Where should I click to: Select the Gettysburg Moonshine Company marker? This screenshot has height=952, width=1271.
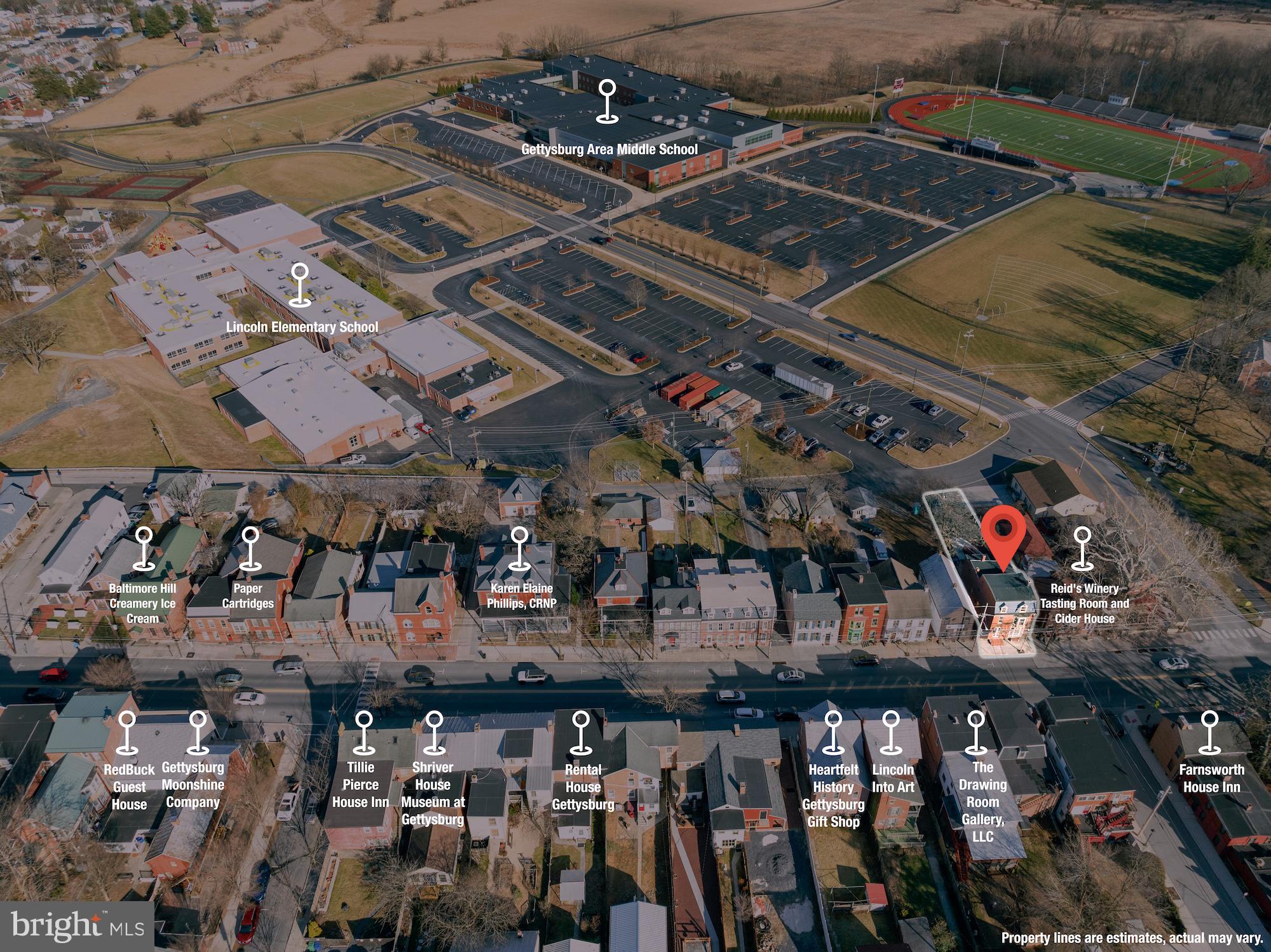[198, 732]
